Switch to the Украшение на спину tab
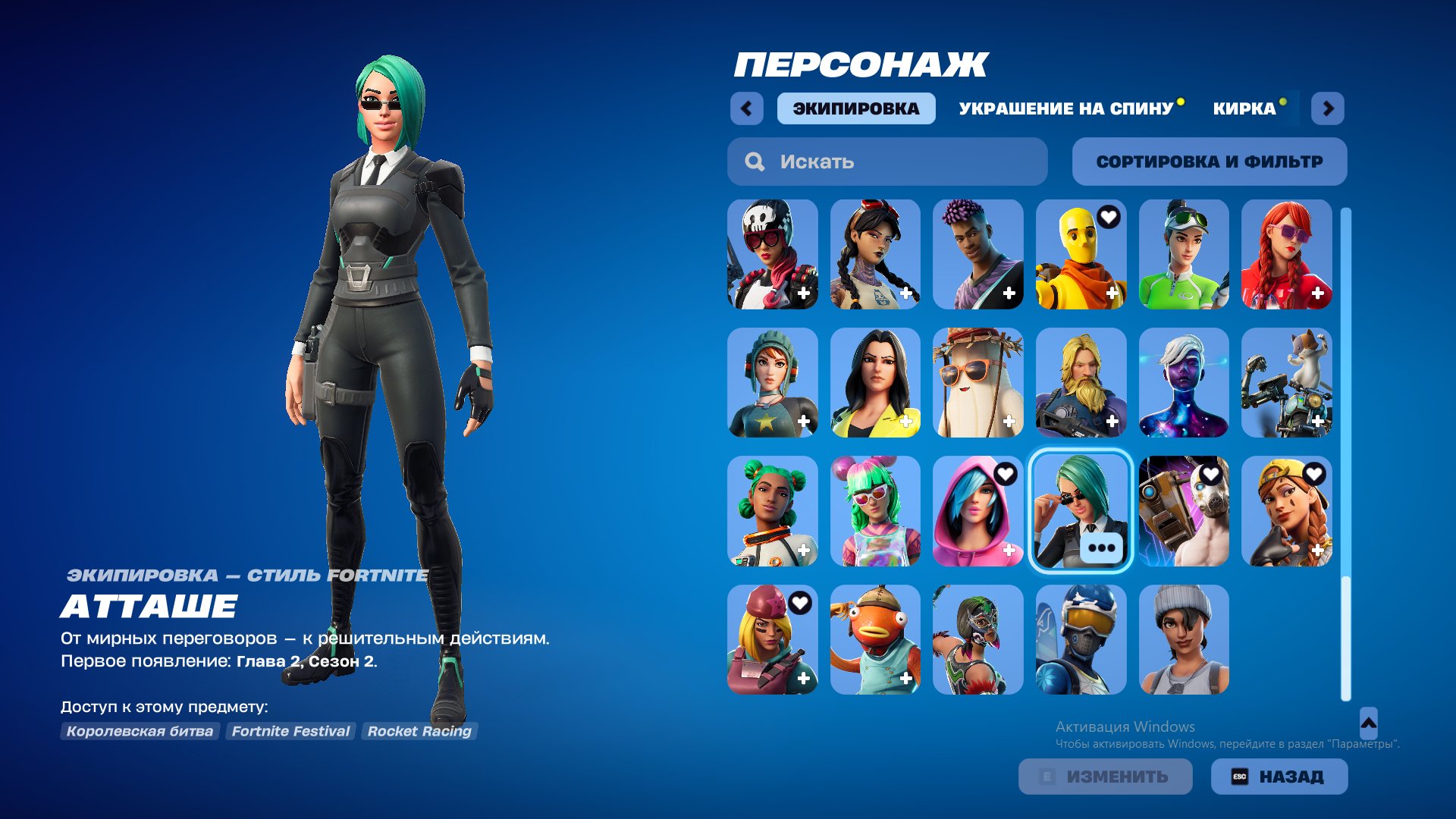This screenshot has height=819, width=1456. (x=1065, y=108)
